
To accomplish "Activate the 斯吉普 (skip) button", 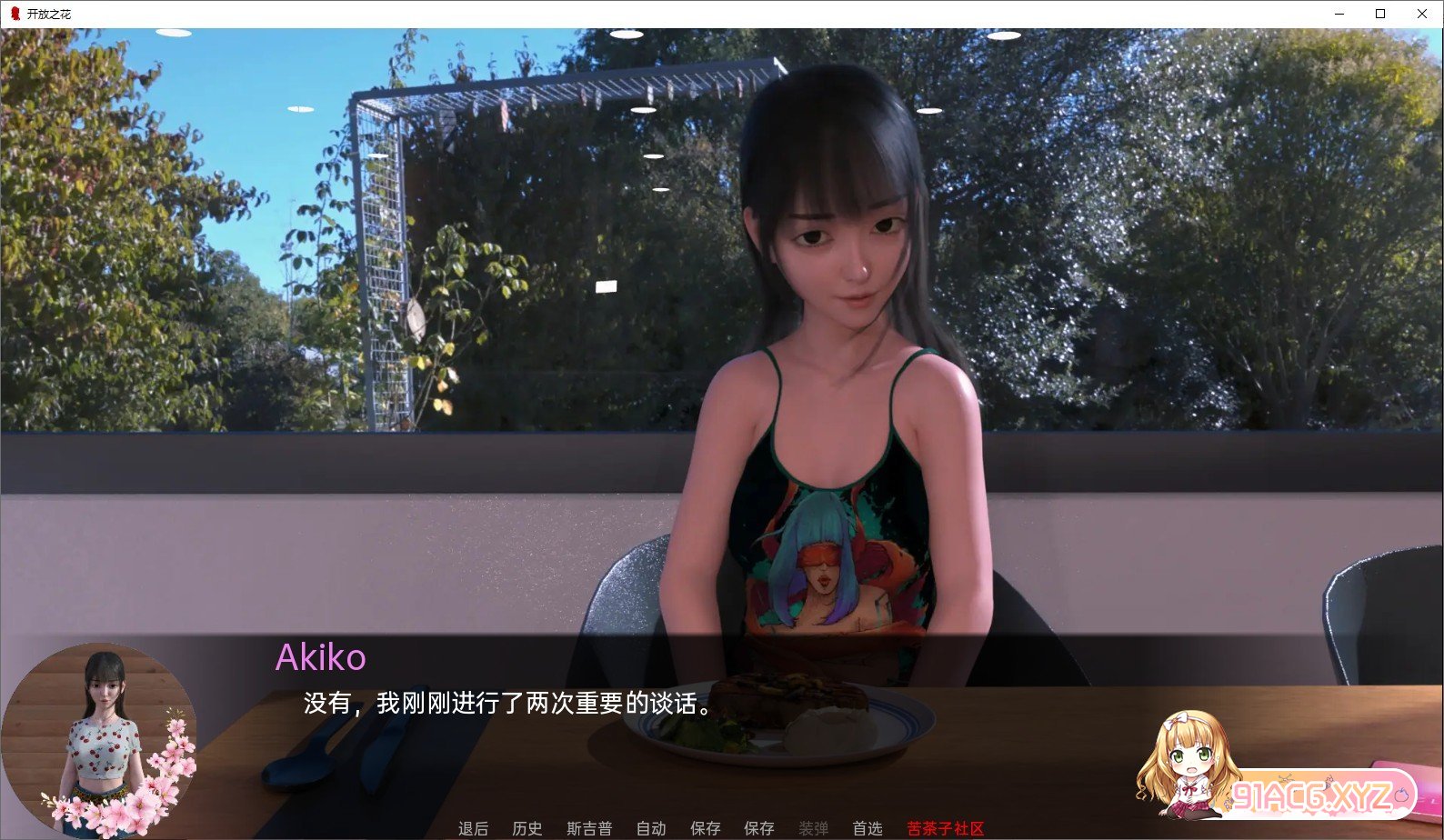I will pyautogui.click(x=589, y=828).
